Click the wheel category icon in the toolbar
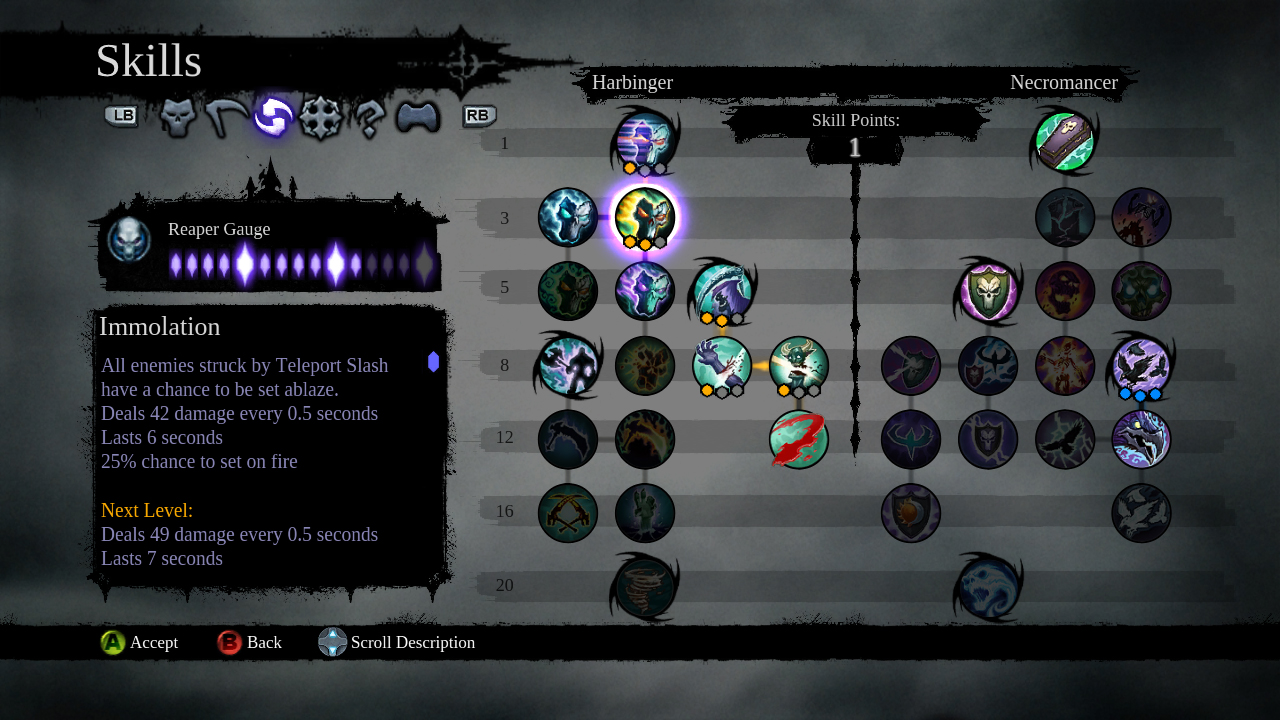This screenshot has width=1280, height=720. pos(321,116)
